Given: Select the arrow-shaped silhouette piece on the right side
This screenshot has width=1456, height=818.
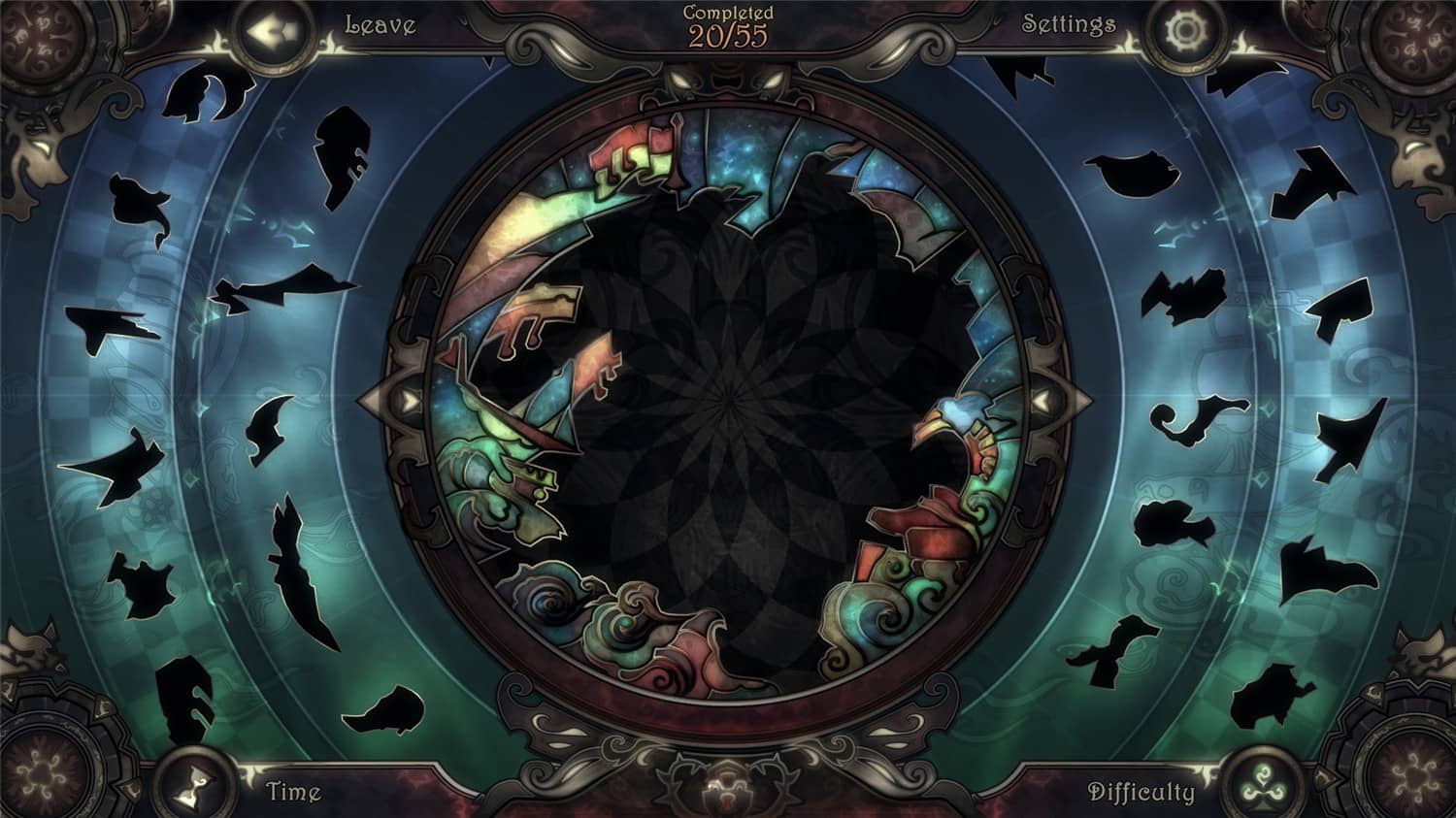Looking at the screenshot, I should tap(1340, 301).
